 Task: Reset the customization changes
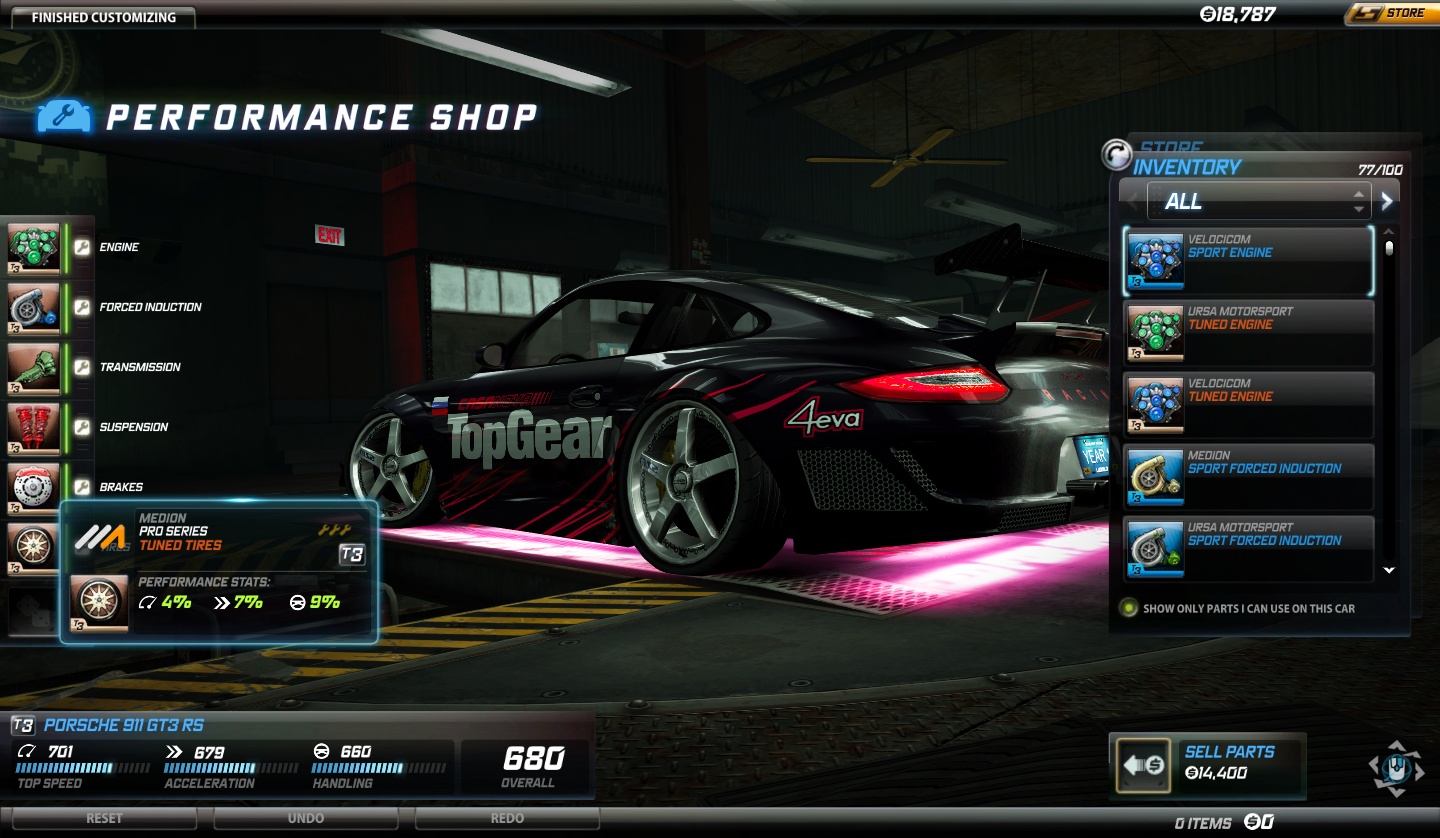[104, 818]
